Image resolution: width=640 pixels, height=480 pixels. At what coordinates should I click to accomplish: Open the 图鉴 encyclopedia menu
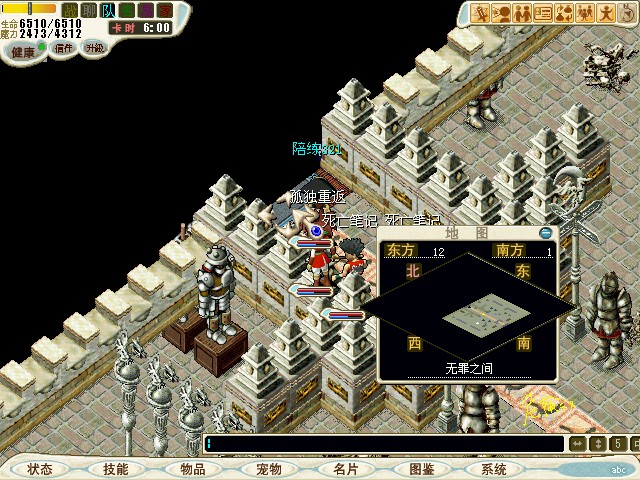coord(421,468)
